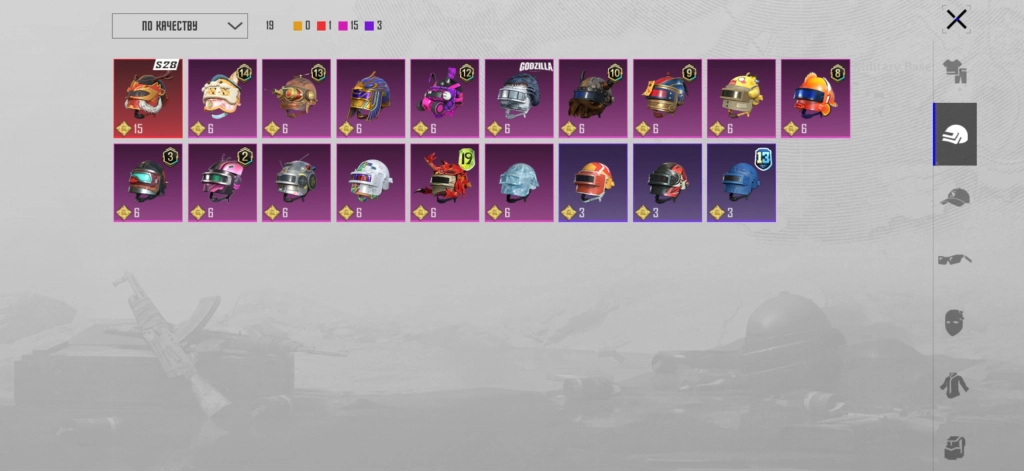
Task: Switch to the sunglasses category tab
Action: 955,259
